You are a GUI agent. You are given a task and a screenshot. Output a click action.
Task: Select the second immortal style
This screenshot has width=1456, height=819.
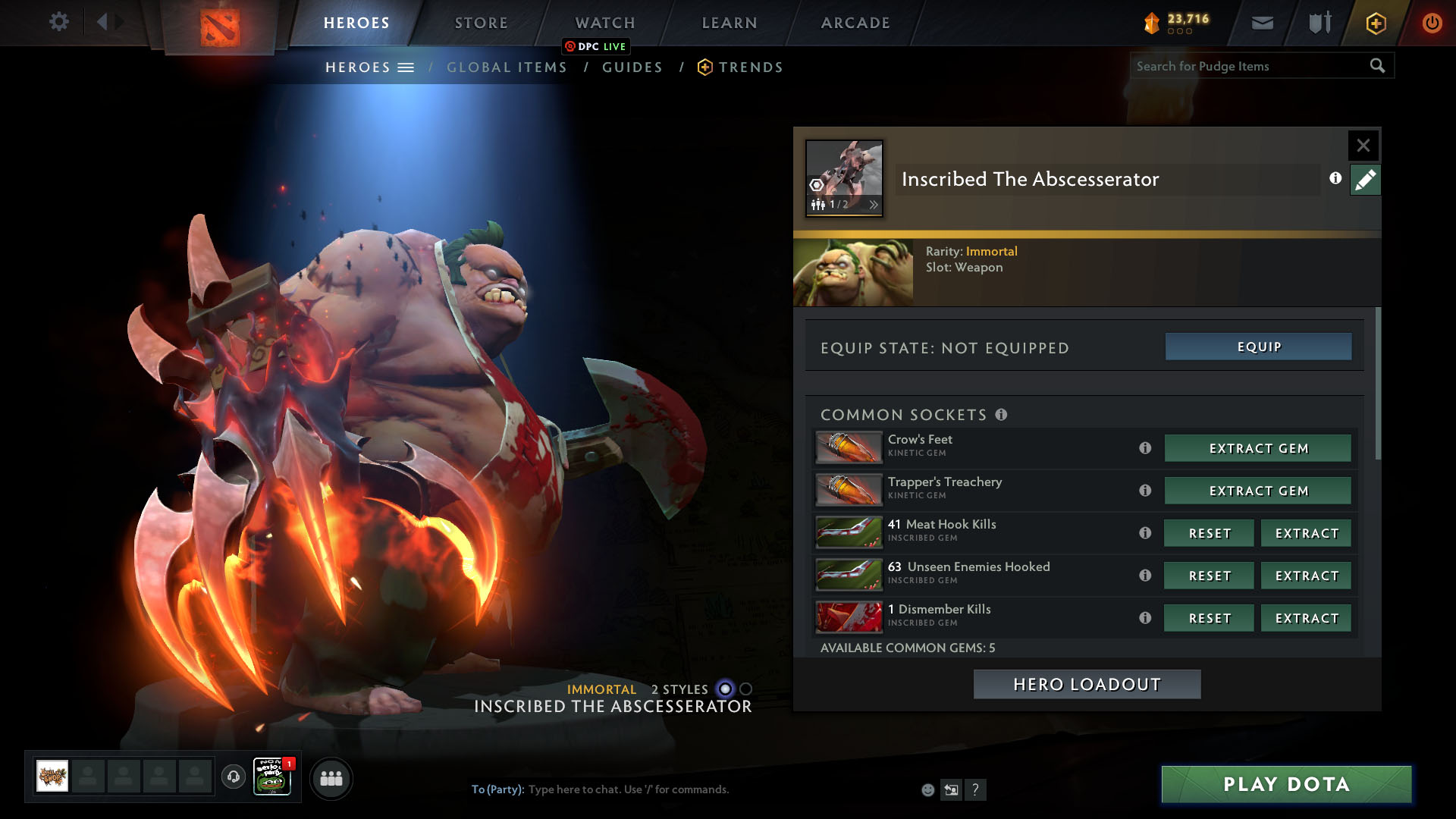(746, 689)
